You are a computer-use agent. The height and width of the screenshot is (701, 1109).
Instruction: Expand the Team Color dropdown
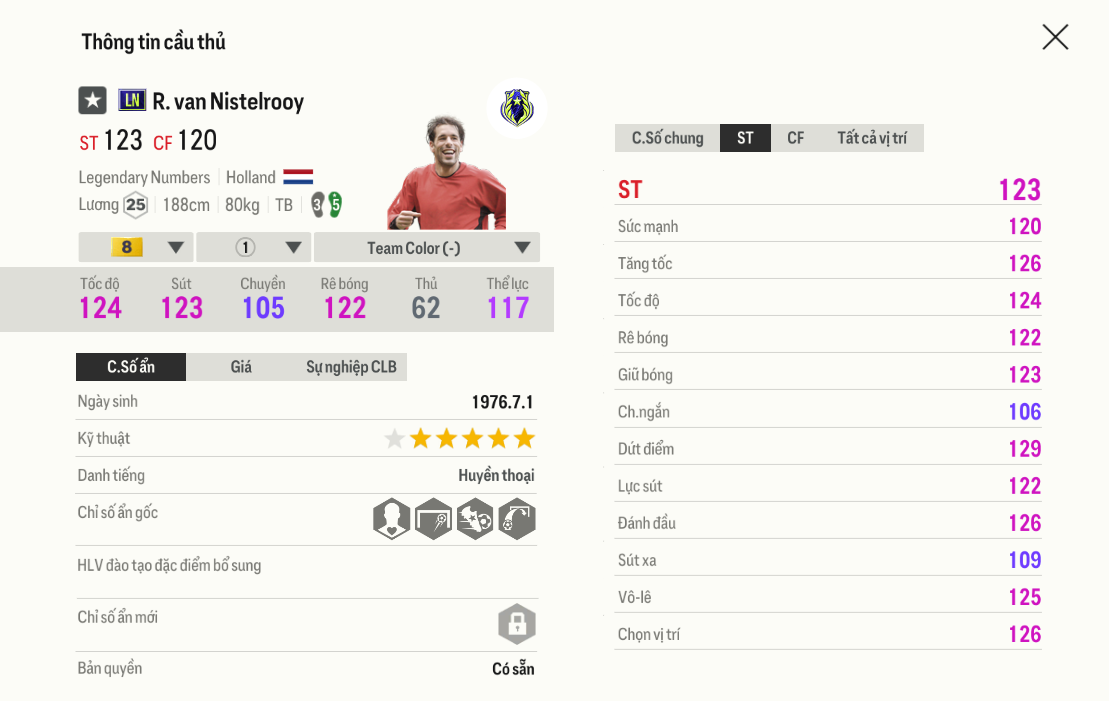click(x=427, y=247)
